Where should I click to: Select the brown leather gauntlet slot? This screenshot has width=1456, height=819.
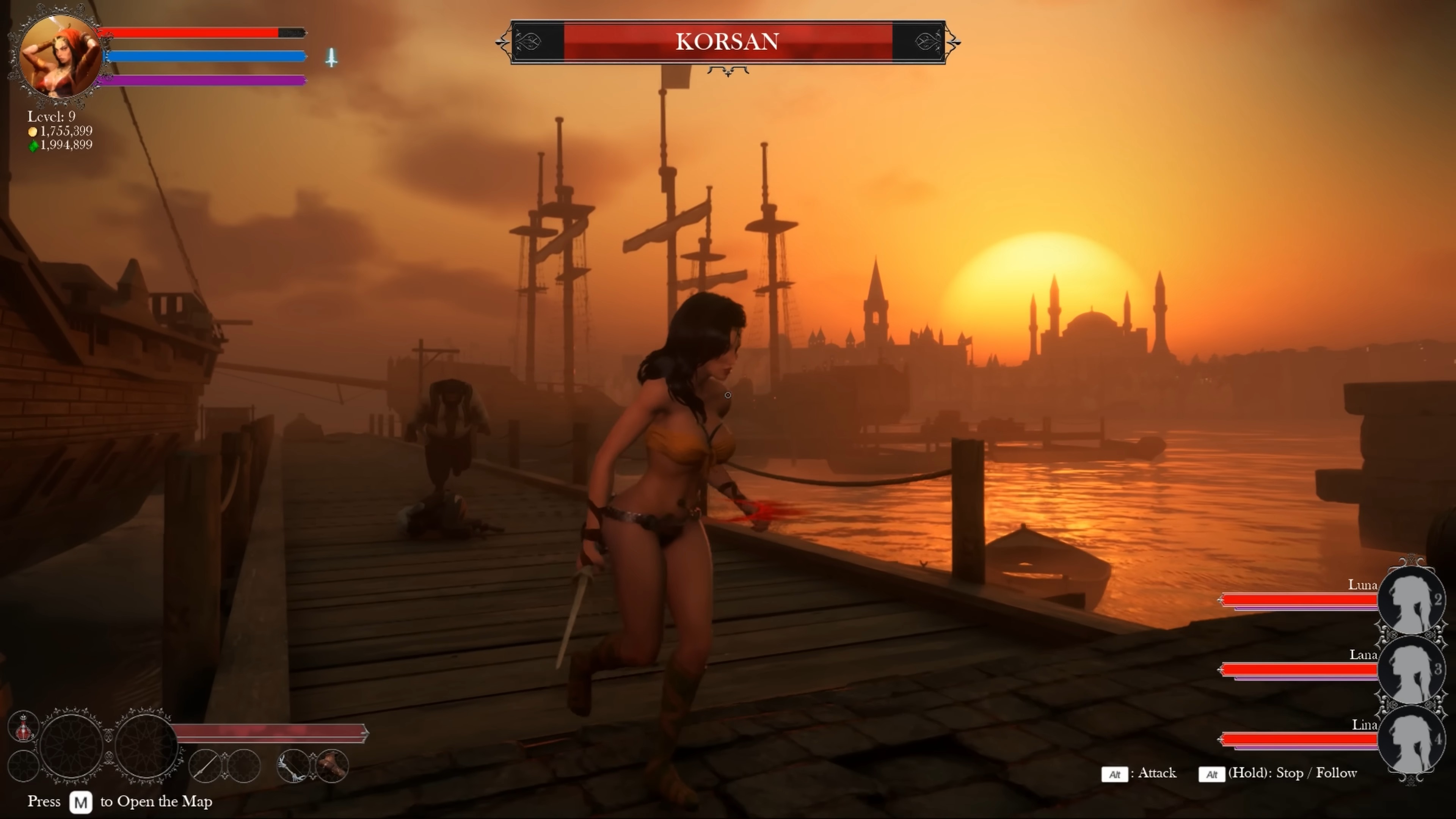[333, 766]
